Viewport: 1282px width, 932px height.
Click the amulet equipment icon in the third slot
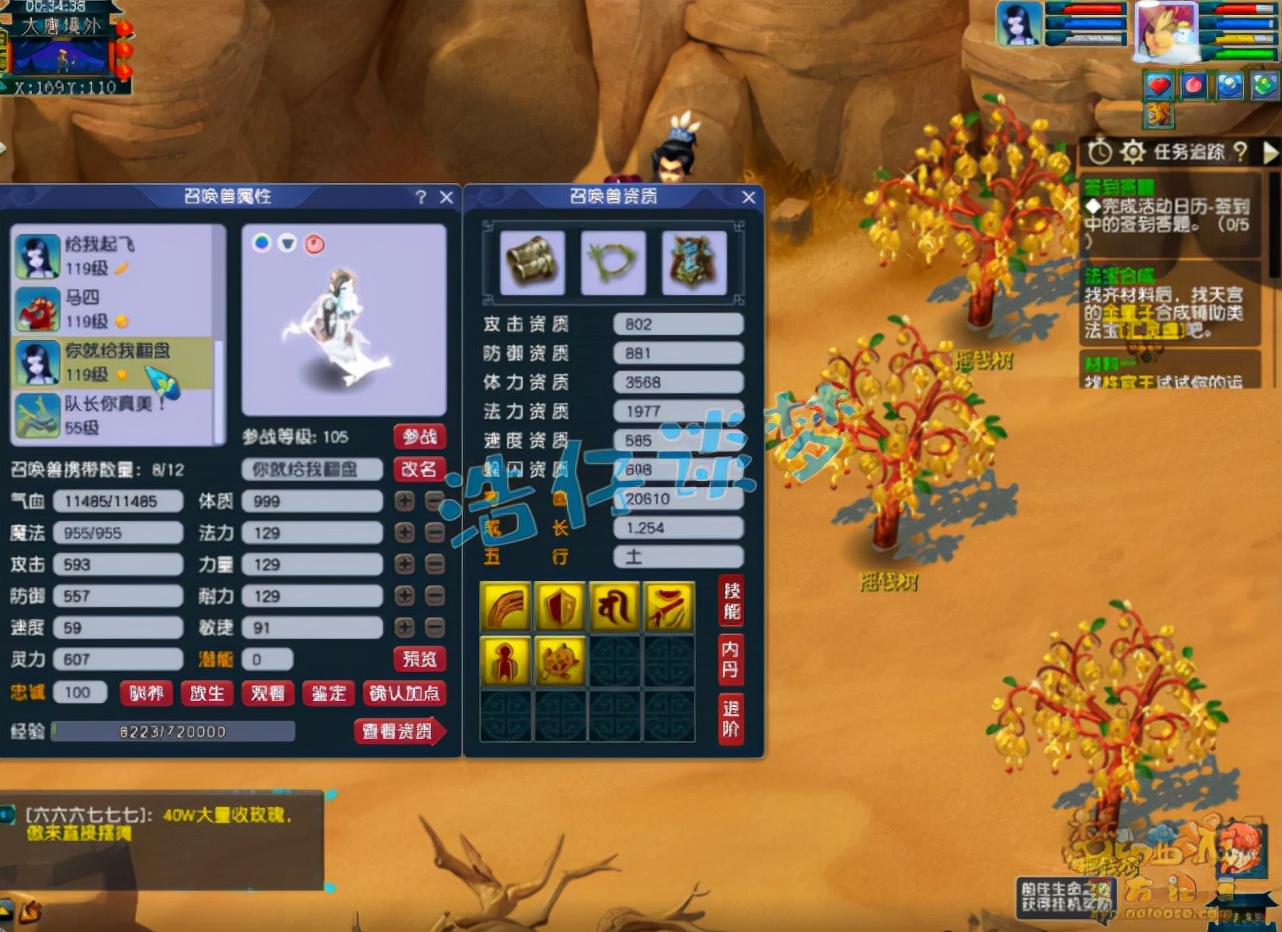(x=696, y=262)
